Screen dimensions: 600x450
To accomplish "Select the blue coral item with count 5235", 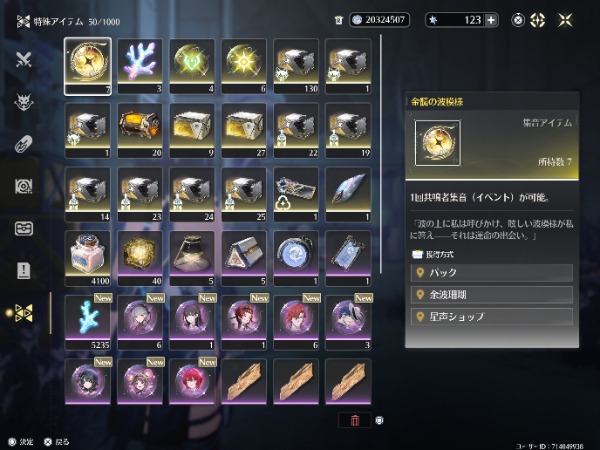I will 88,318.
